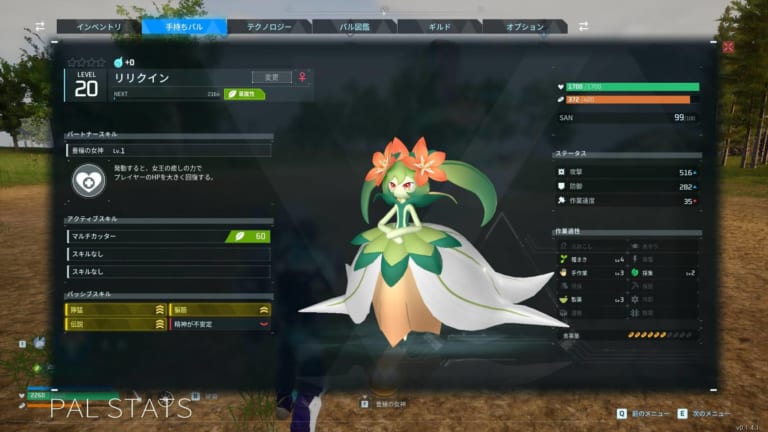Open the テクノロジー tab
Screen dimensions: 768x432
[270, 27]
